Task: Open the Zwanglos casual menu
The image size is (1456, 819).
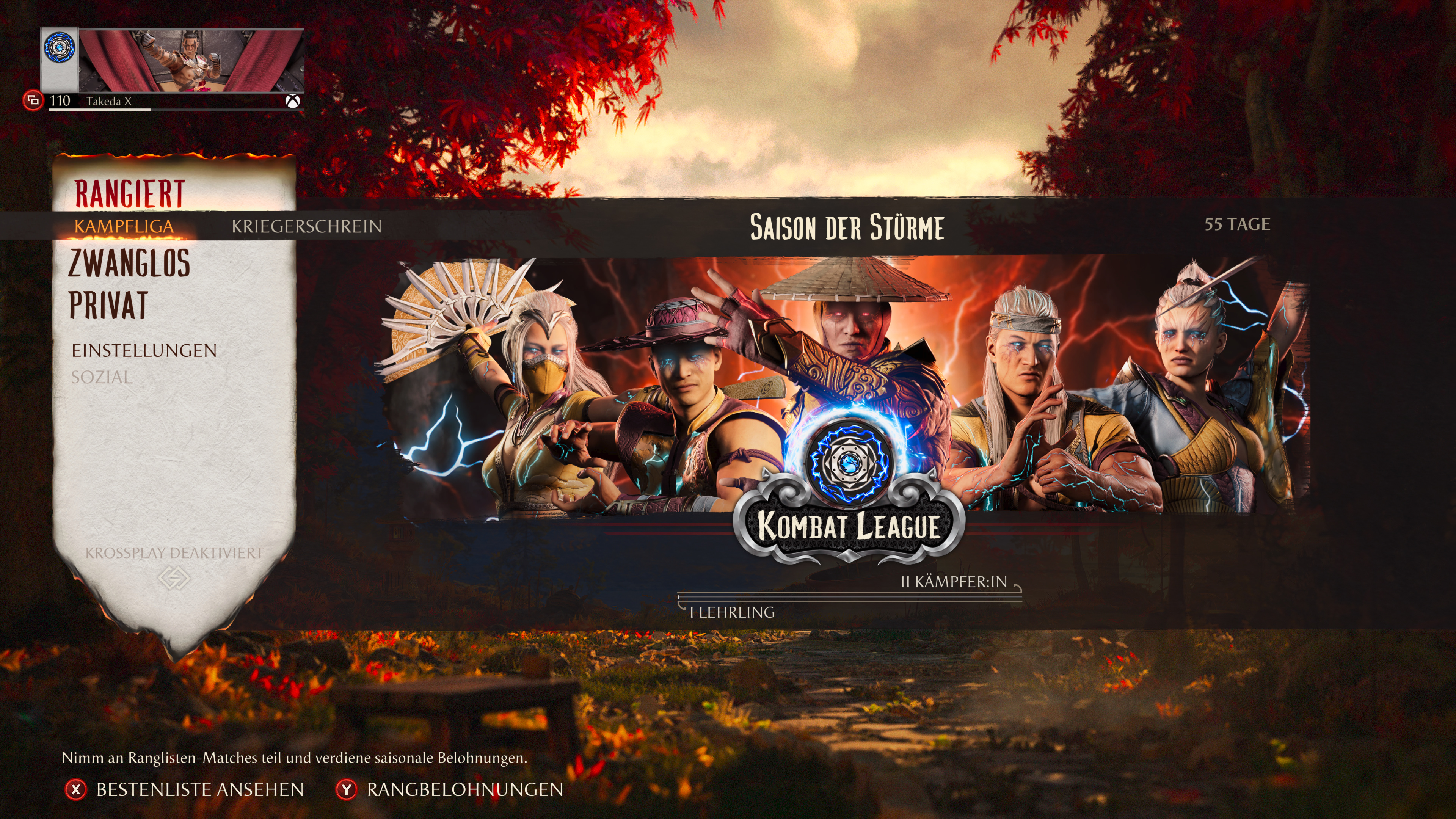Action: click(129, 264)
